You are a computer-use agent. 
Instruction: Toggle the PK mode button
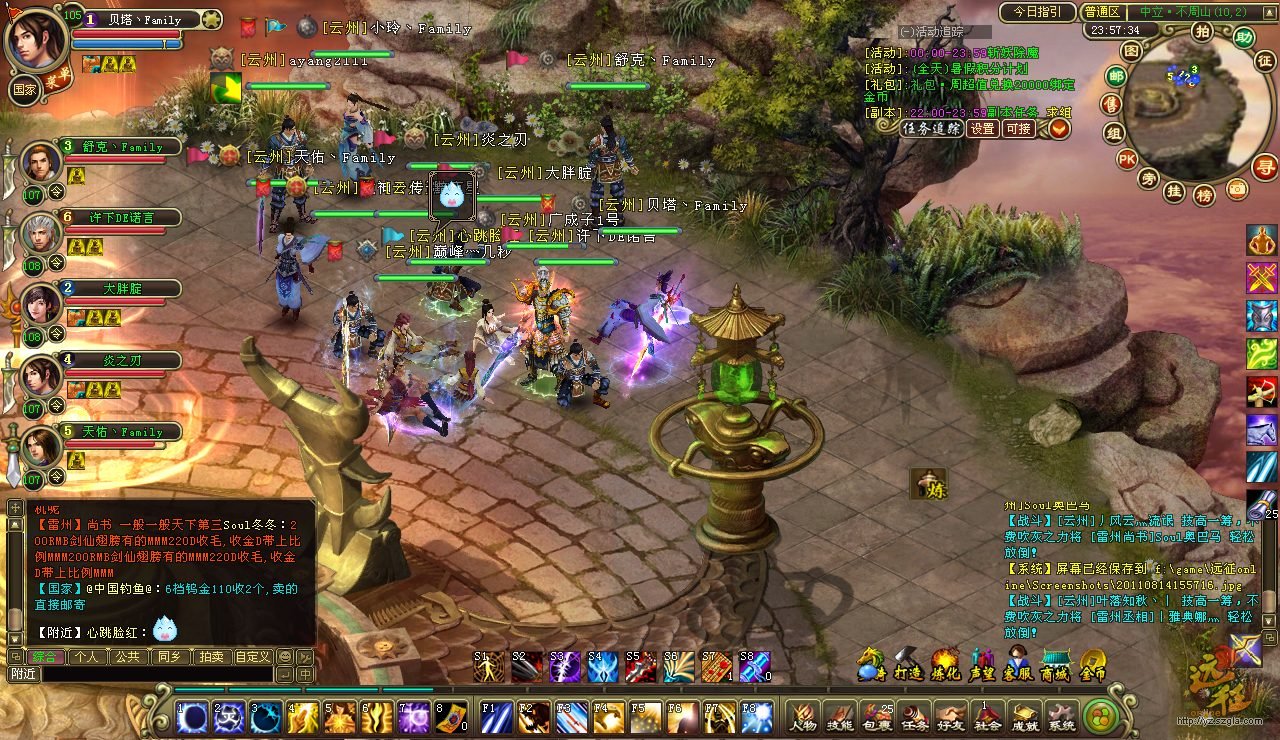tap(1126, 158)
